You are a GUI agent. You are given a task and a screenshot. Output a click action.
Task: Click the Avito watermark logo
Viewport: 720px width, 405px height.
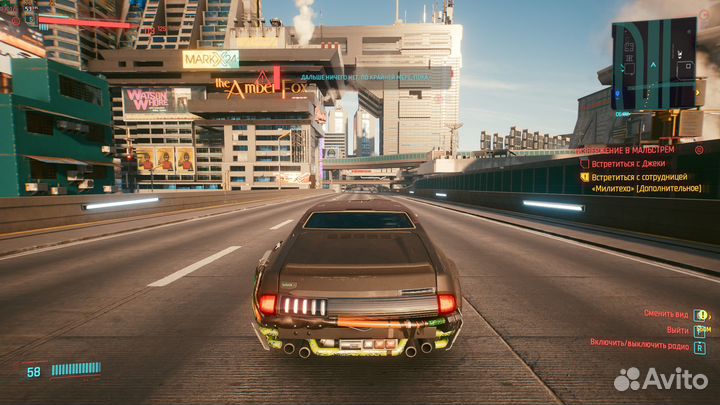660,379
